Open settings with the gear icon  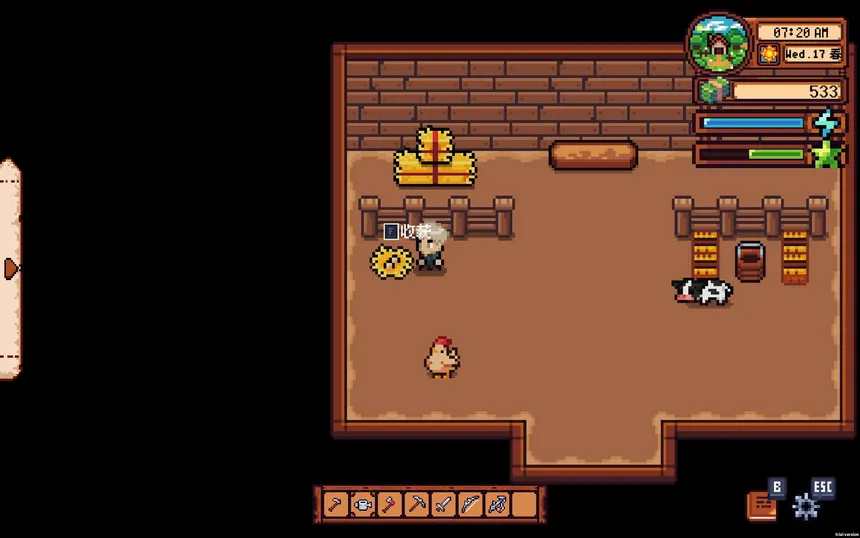pos(806,506)
